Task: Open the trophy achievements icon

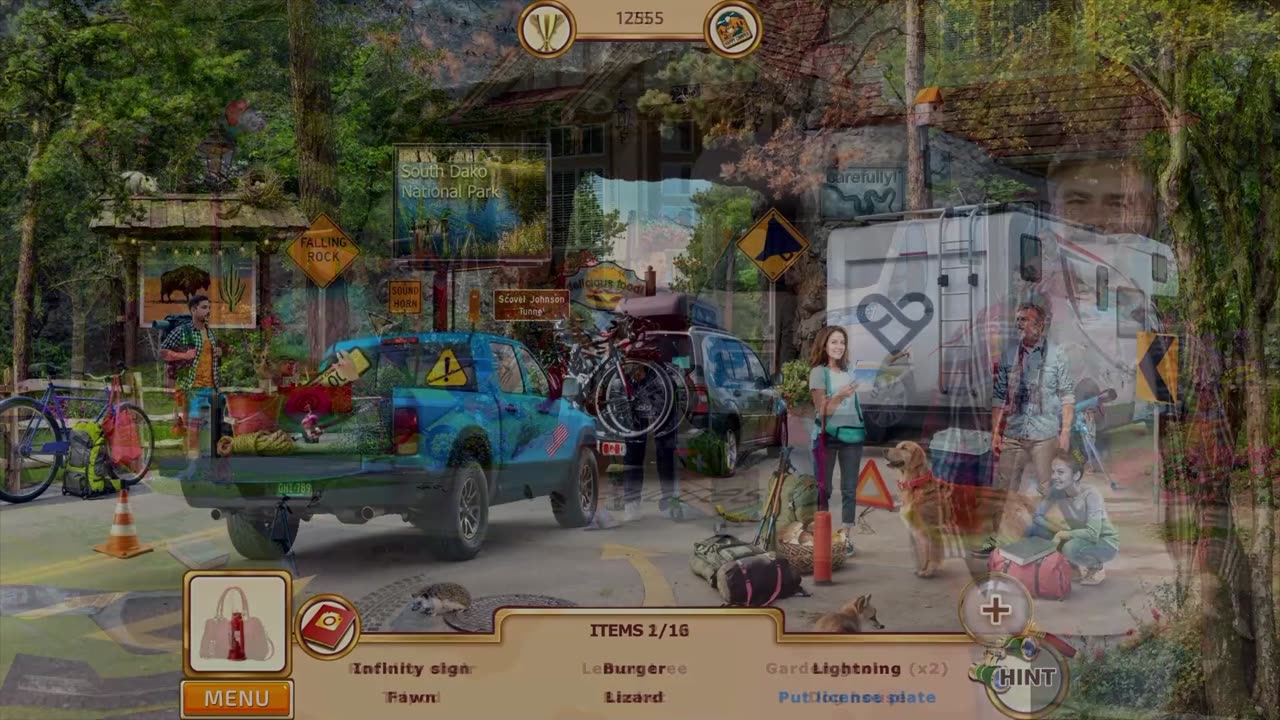Action: [x=546, y=29]
